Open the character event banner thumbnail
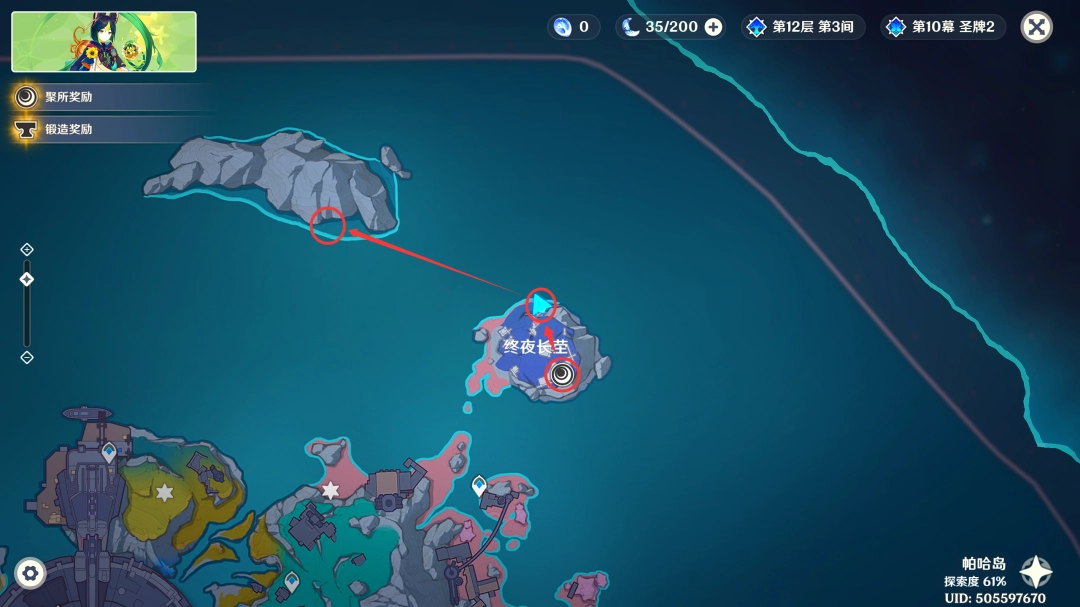 pos(104,42)
